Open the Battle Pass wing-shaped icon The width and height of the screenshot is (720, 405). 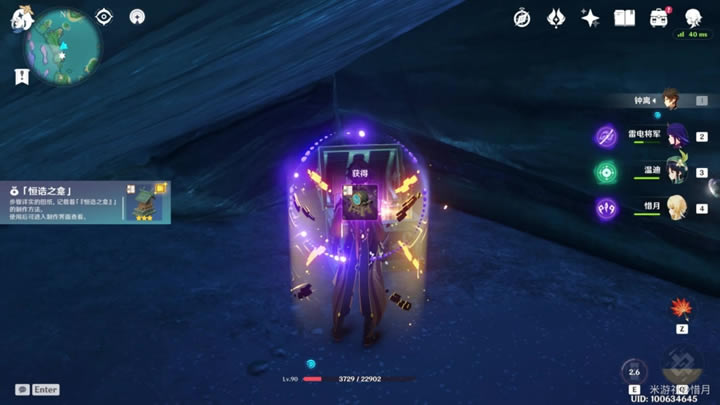(x=556, y=18)
